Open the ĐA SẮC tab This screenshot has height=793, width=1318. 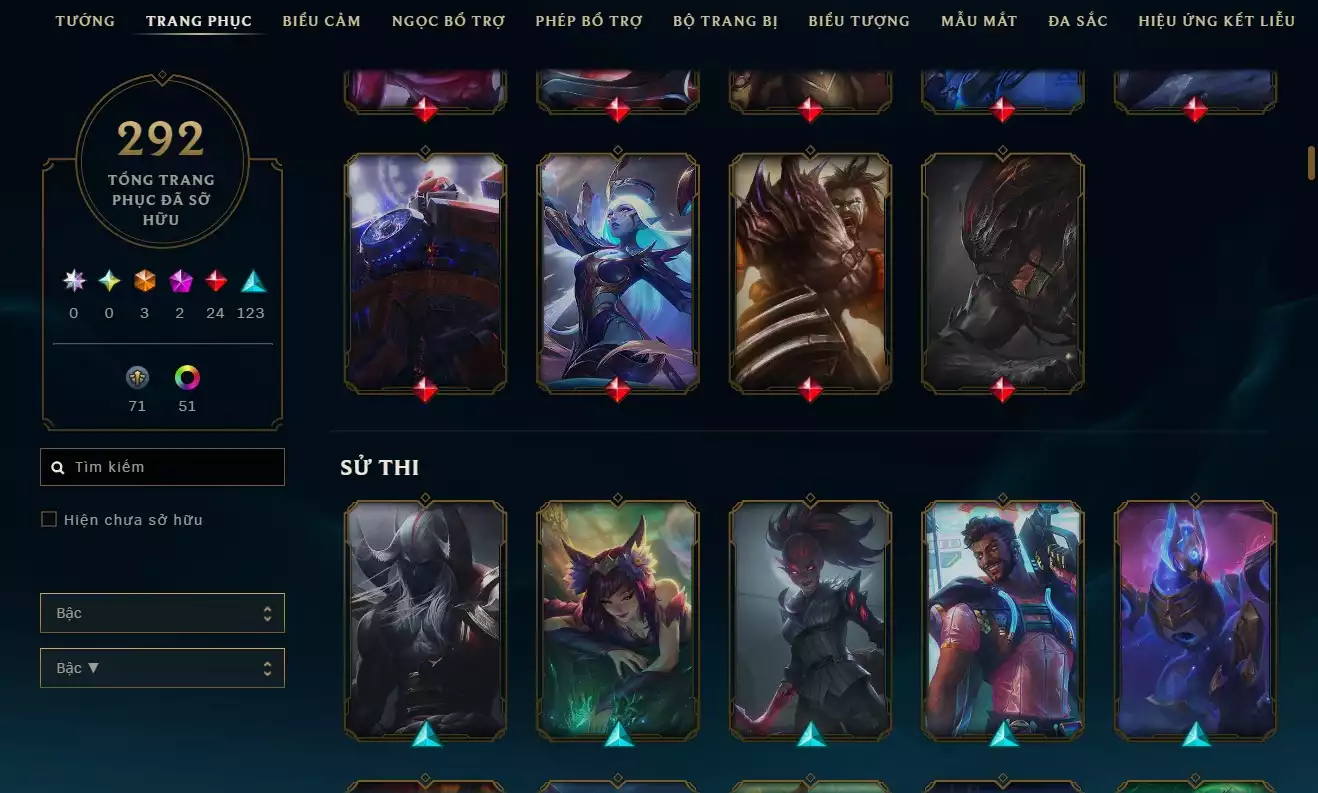point(1077,20)
